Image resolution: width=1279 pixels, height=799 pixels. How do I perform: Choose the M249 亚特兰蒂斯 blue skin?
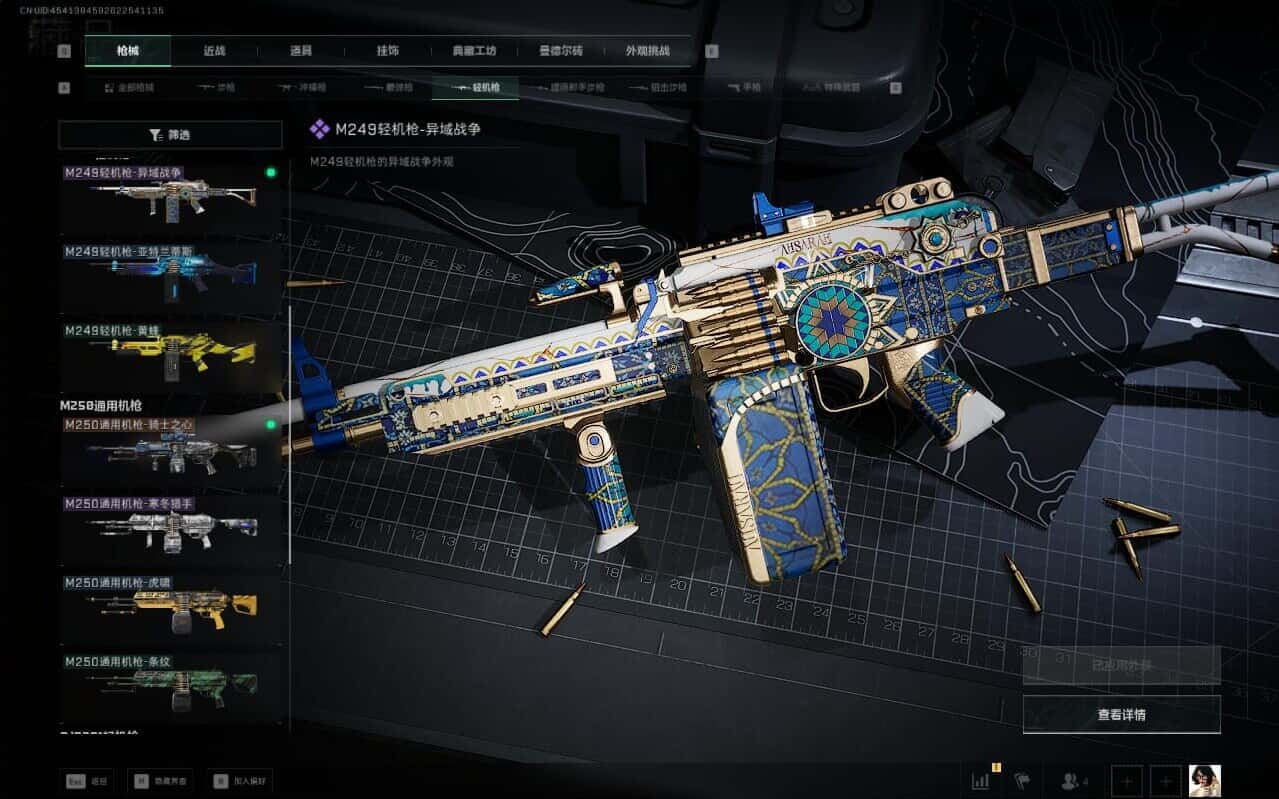click(170, 277)
